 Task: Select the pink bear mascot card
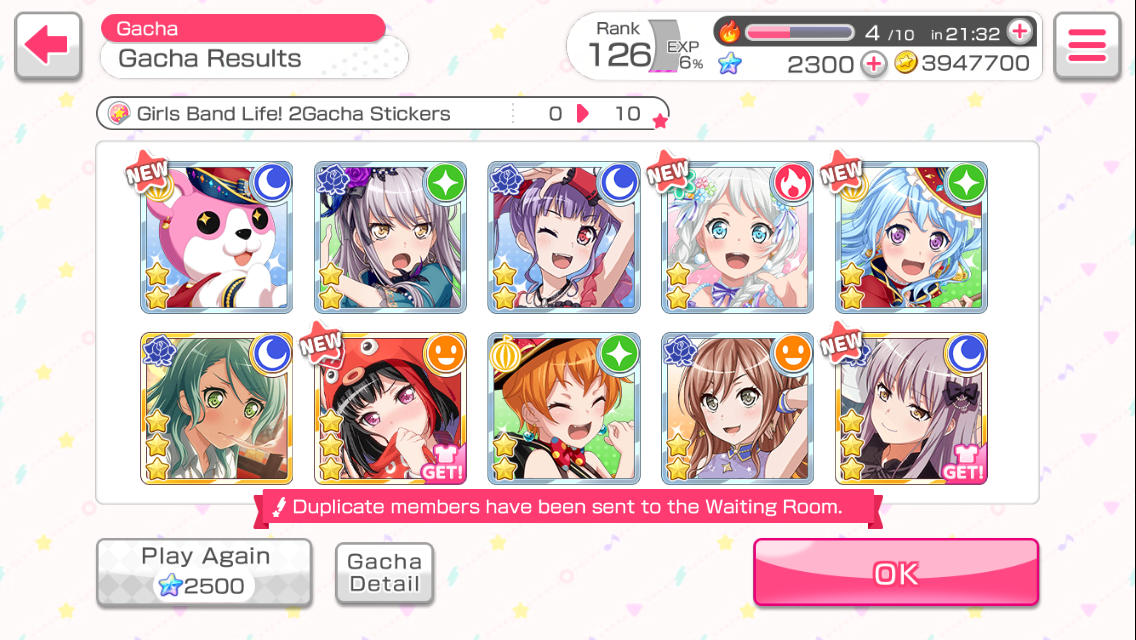coord(216,238)
